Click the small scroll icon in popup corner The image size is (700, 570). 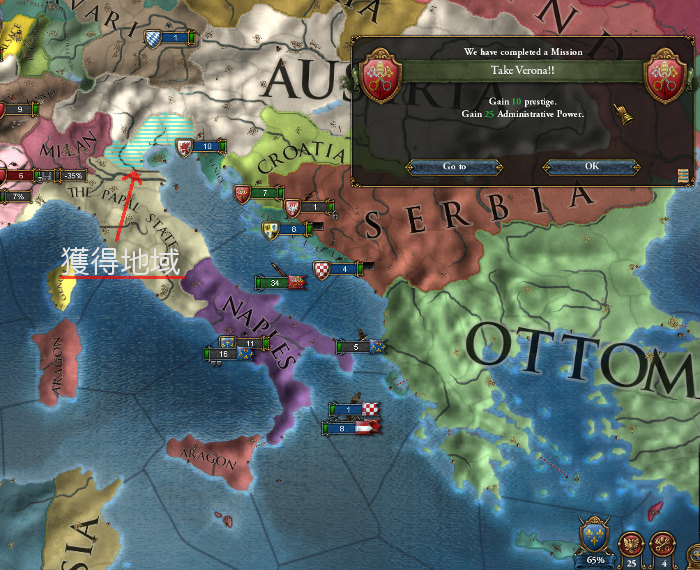coord(682,176)
